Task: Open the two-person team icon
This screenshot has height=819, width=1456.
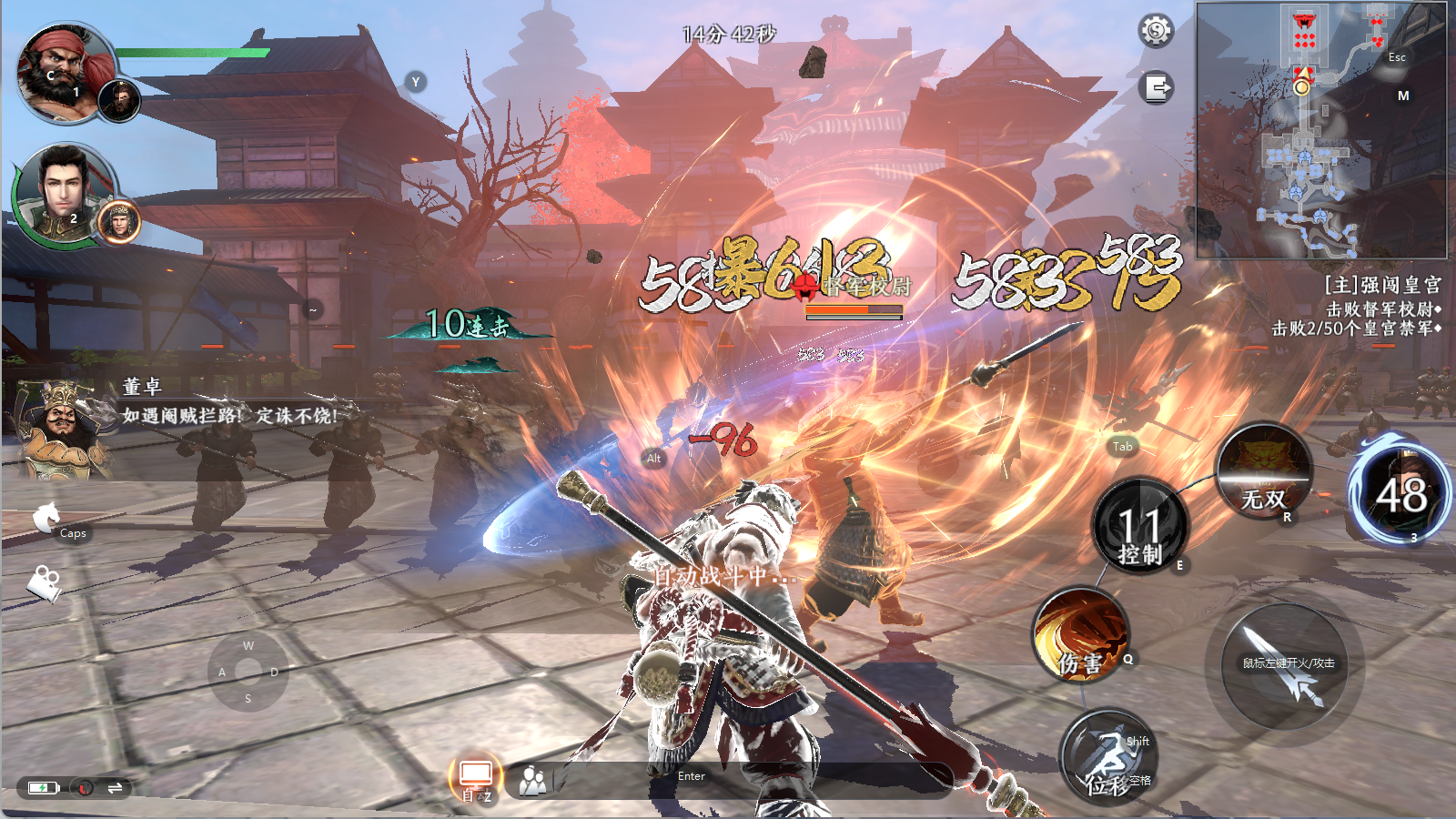Action: 532,780
